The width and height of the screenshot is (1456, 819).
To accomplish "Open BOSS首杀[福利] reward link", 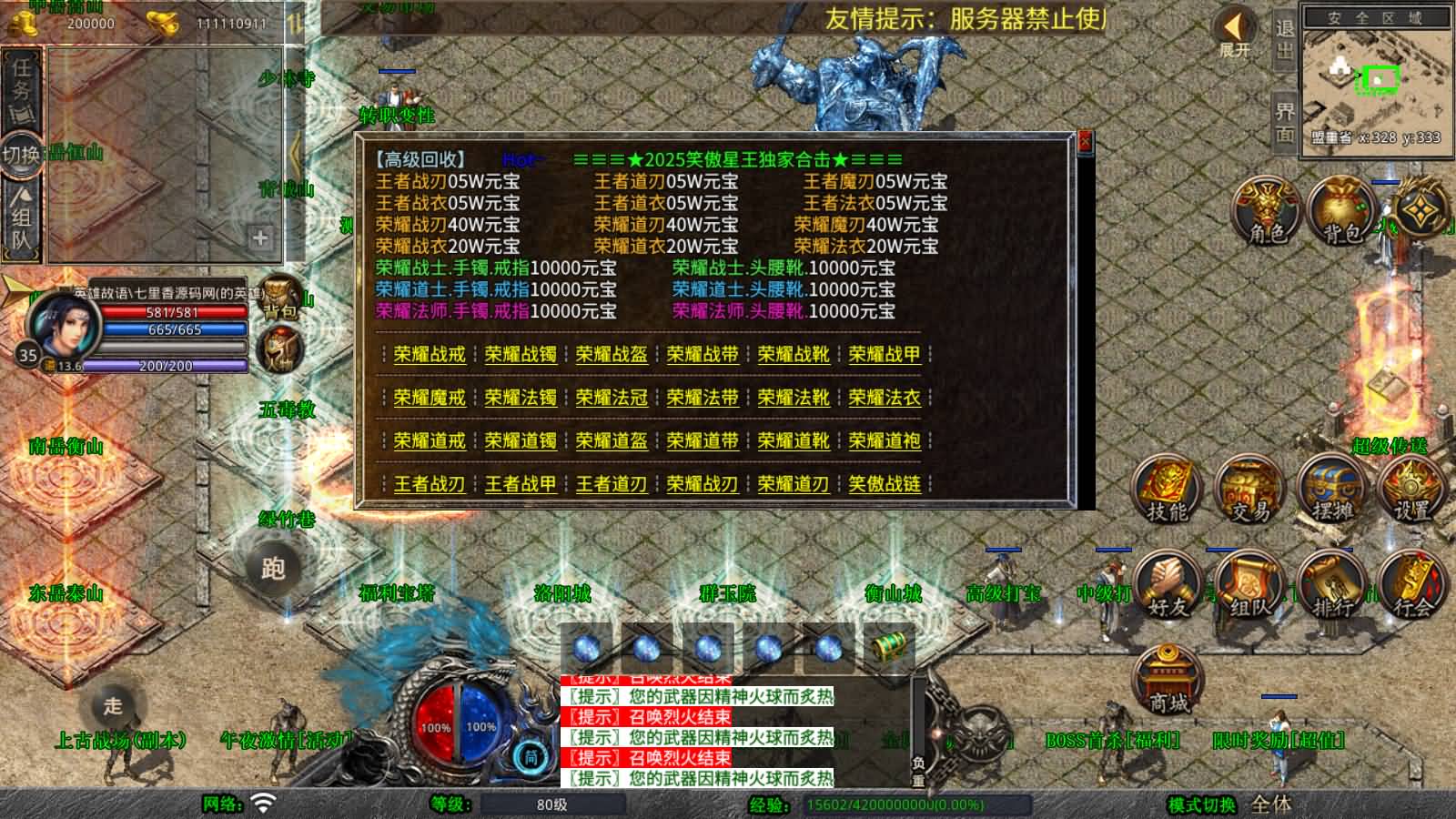I will pyautogui.click(x=1112, y=742).
